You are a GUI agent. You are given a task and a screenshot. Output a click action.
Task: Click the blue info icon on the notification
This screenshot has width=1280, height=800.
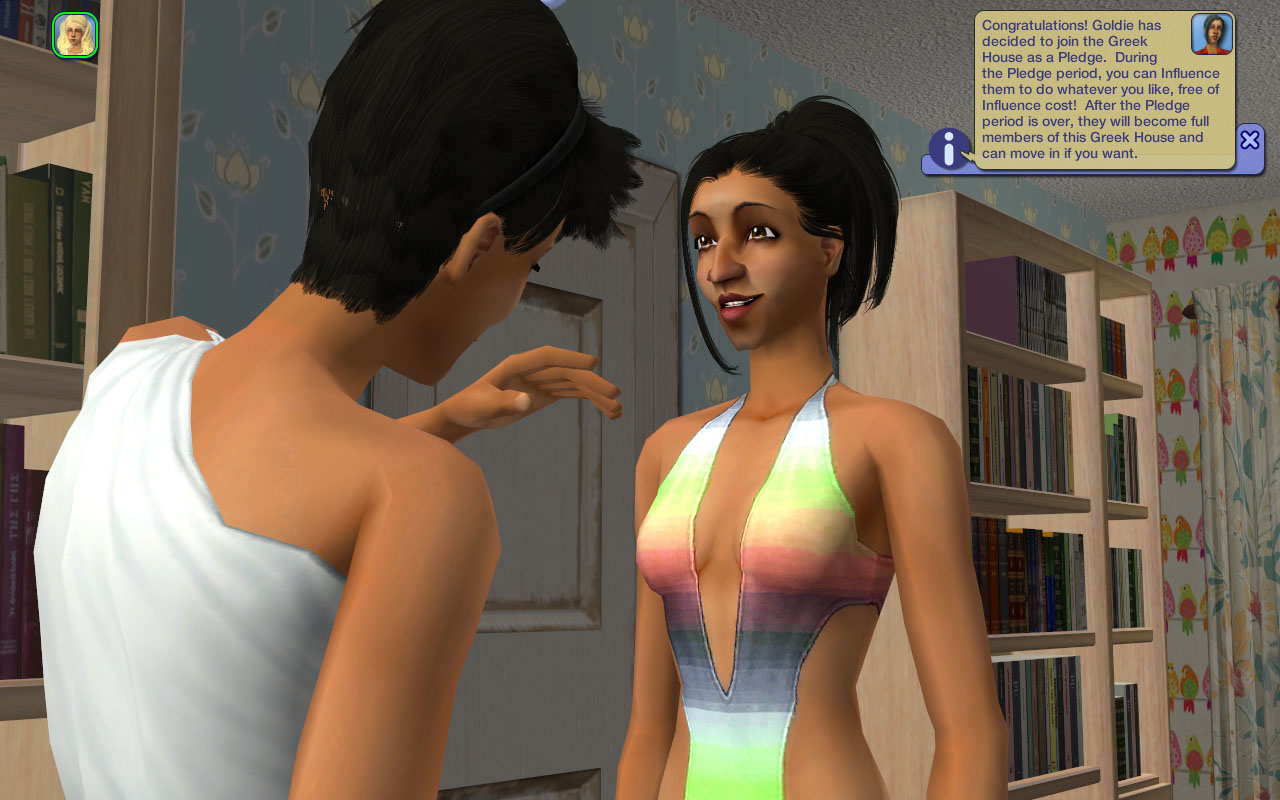[949, 149]
